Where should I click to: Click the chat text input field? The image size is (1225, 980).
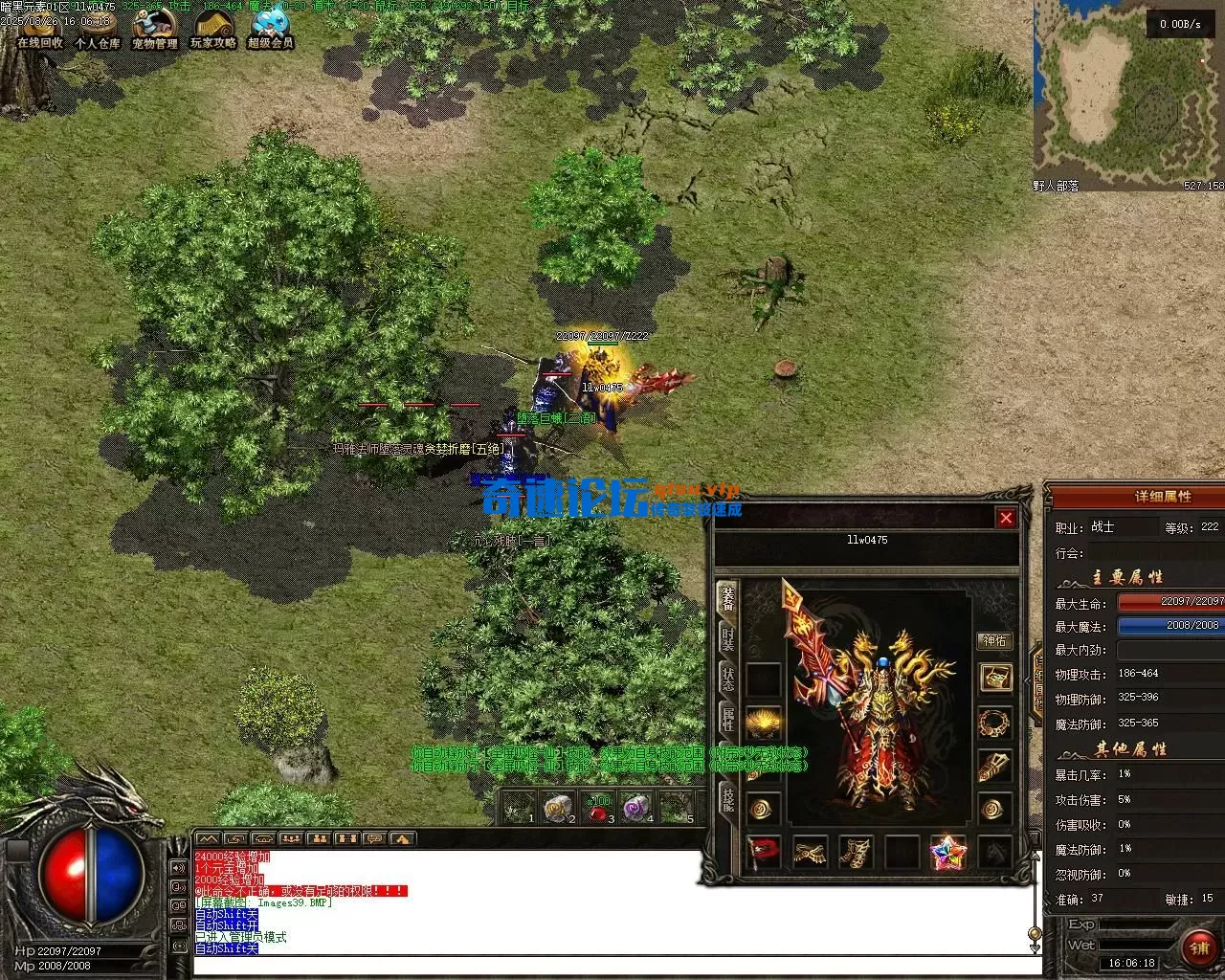(x=612, y=965)
